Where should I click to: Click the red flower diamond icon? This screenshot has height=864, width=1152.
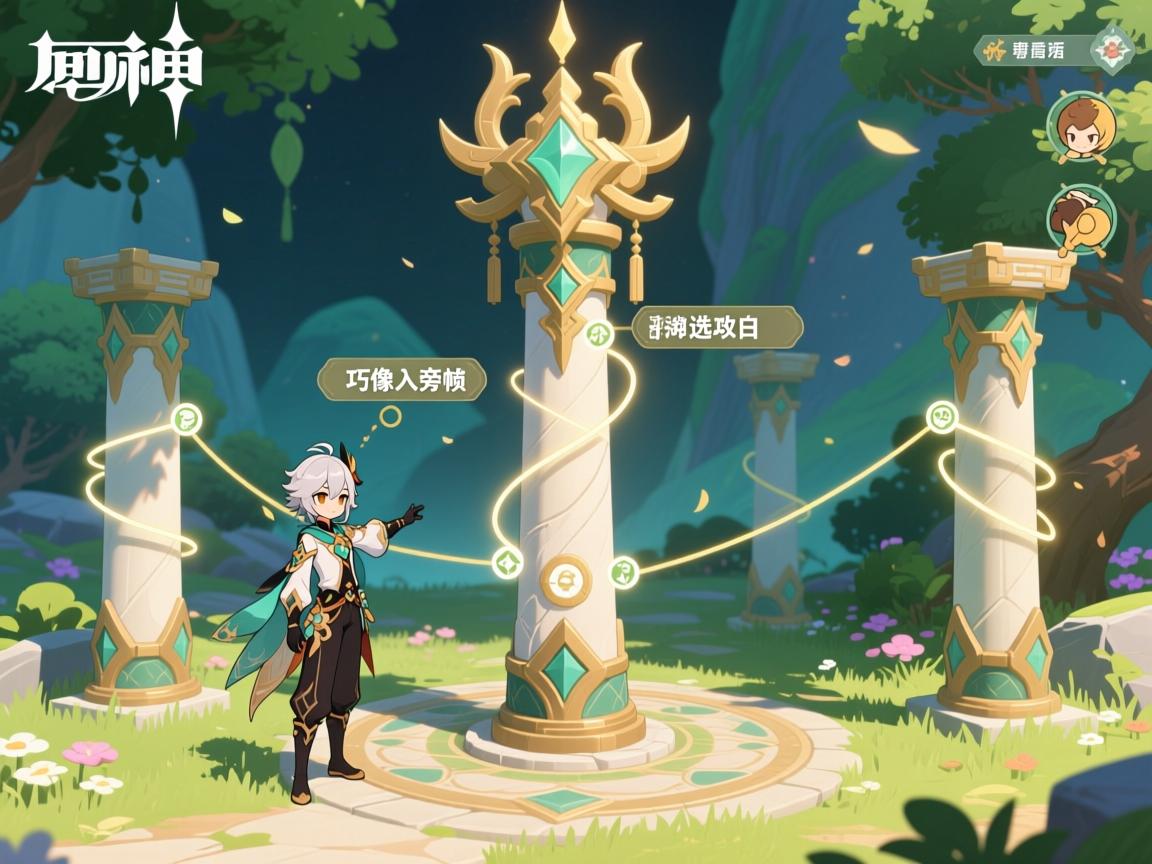(1112, 48)
